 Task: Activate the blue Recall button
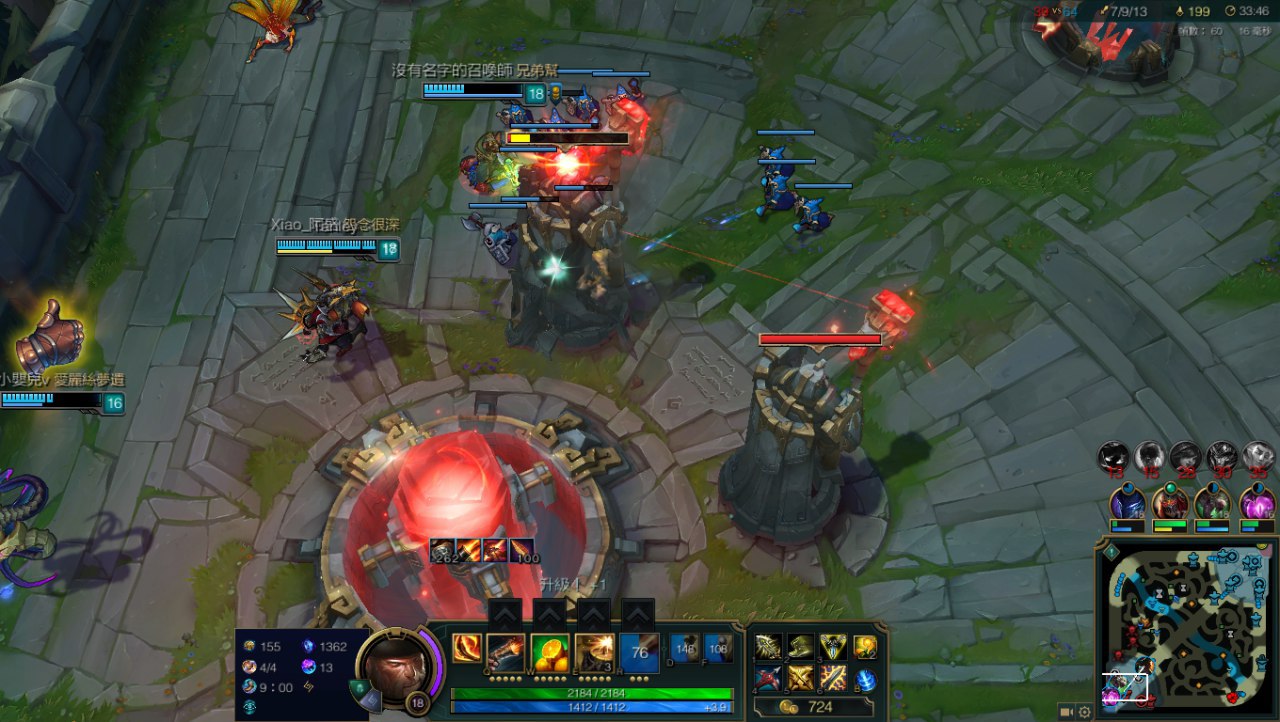866,680
